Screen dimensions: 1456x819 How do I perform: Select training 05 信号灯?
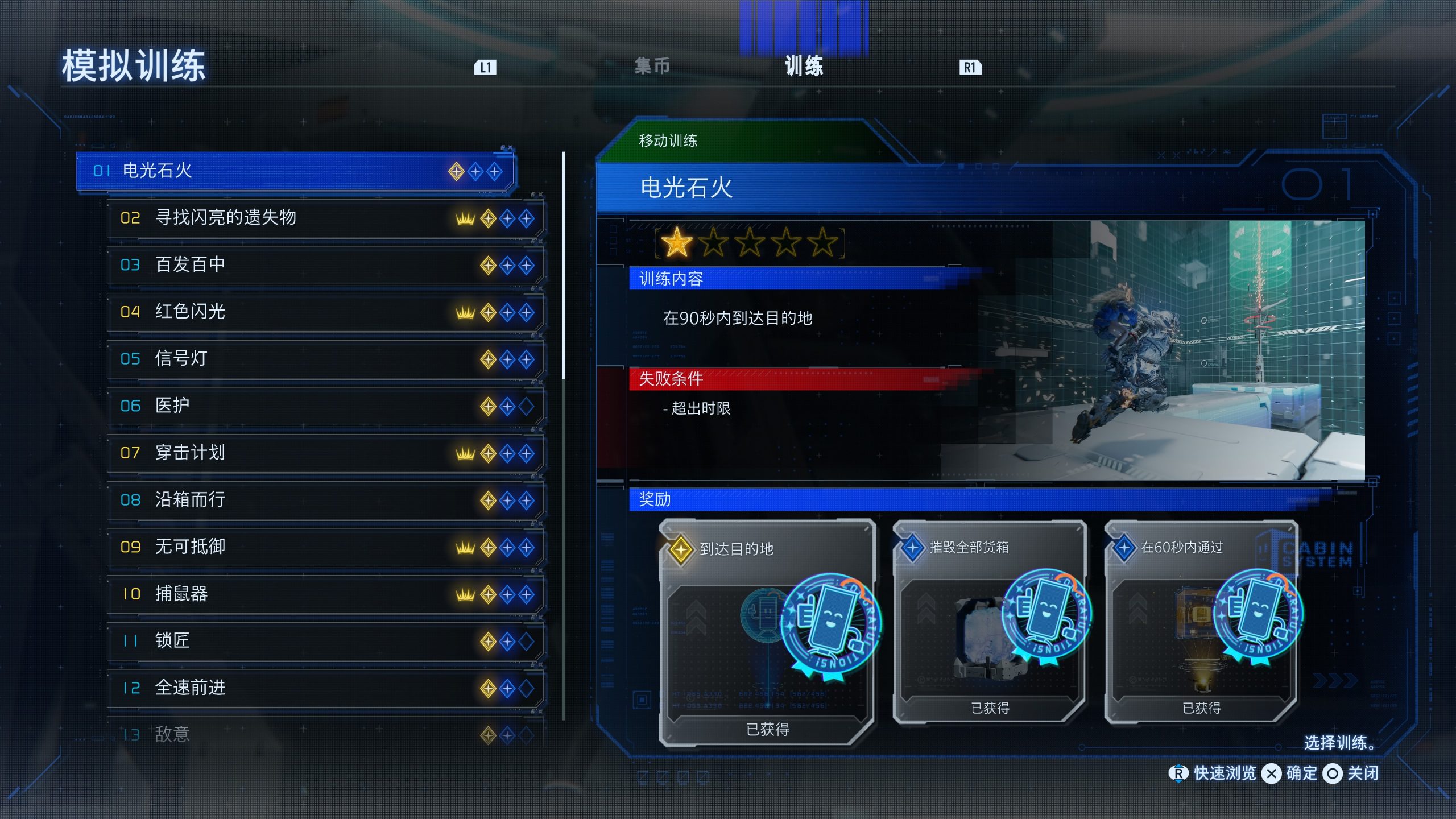pyautogui.click(x=324, y=359)
